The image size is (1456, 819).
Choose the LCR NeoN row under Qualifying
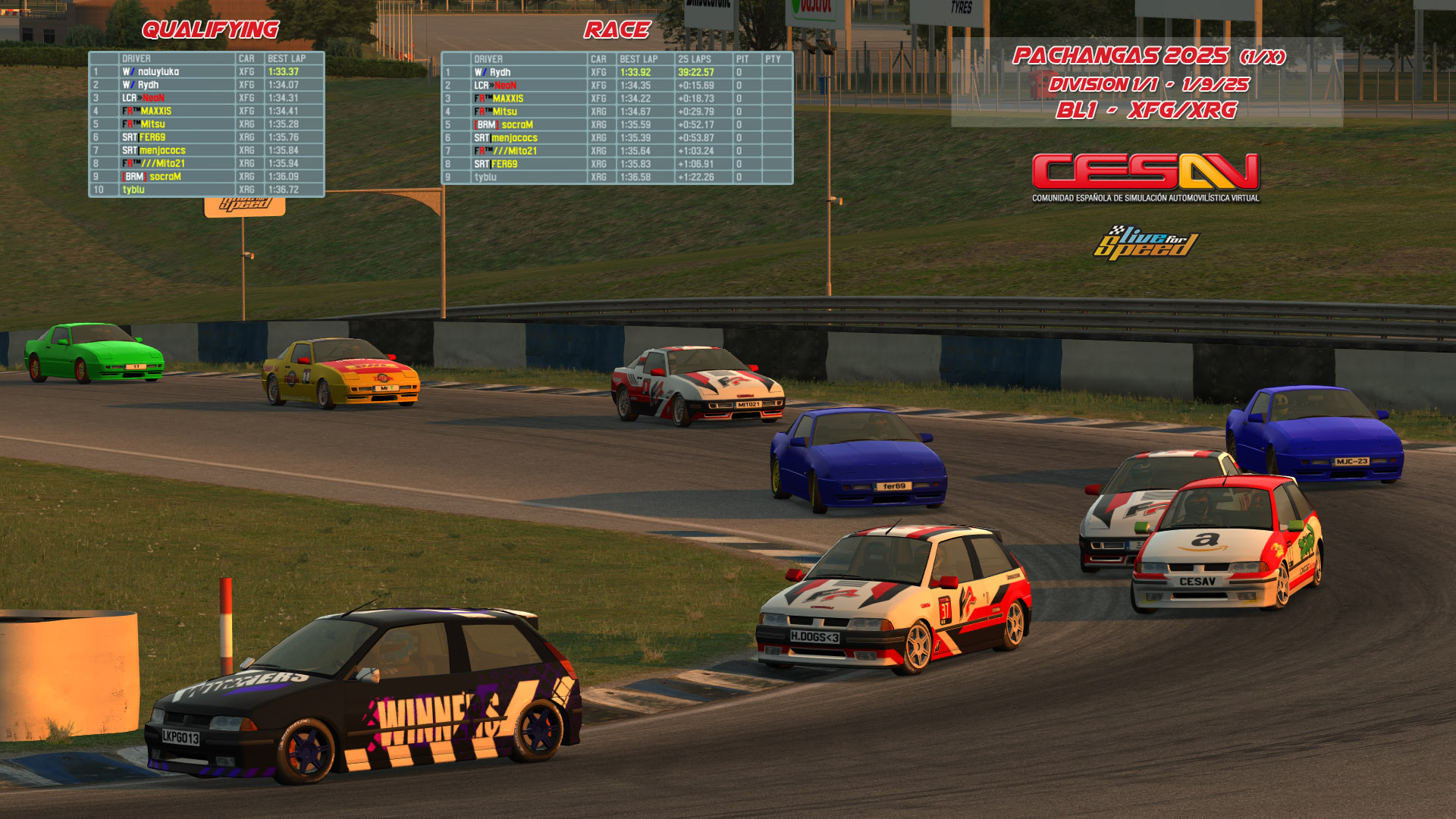[x=206, y=98]
